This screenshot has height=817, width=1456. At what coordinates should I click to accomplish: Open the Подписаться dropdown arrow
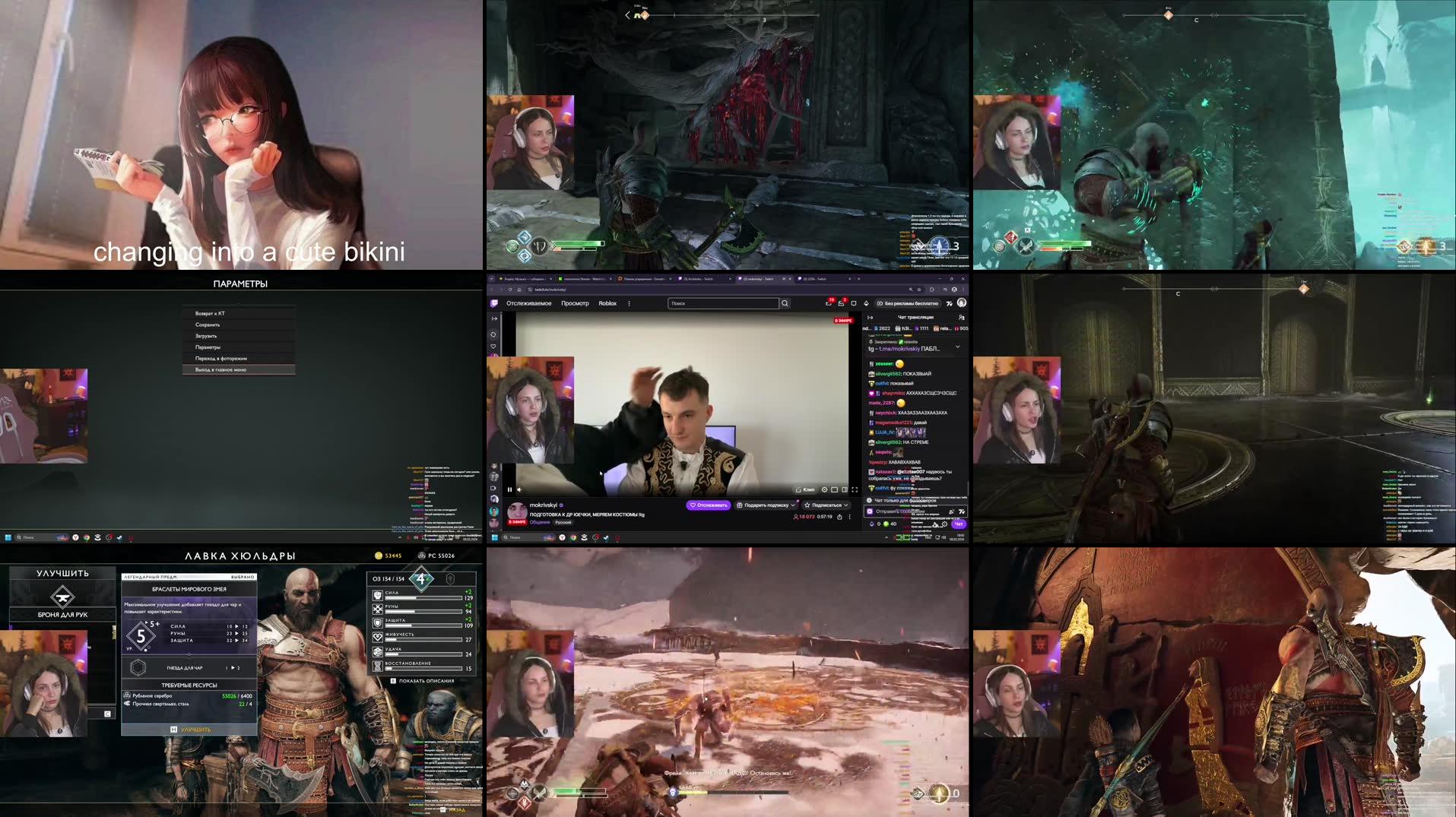[x=845, y=505]
